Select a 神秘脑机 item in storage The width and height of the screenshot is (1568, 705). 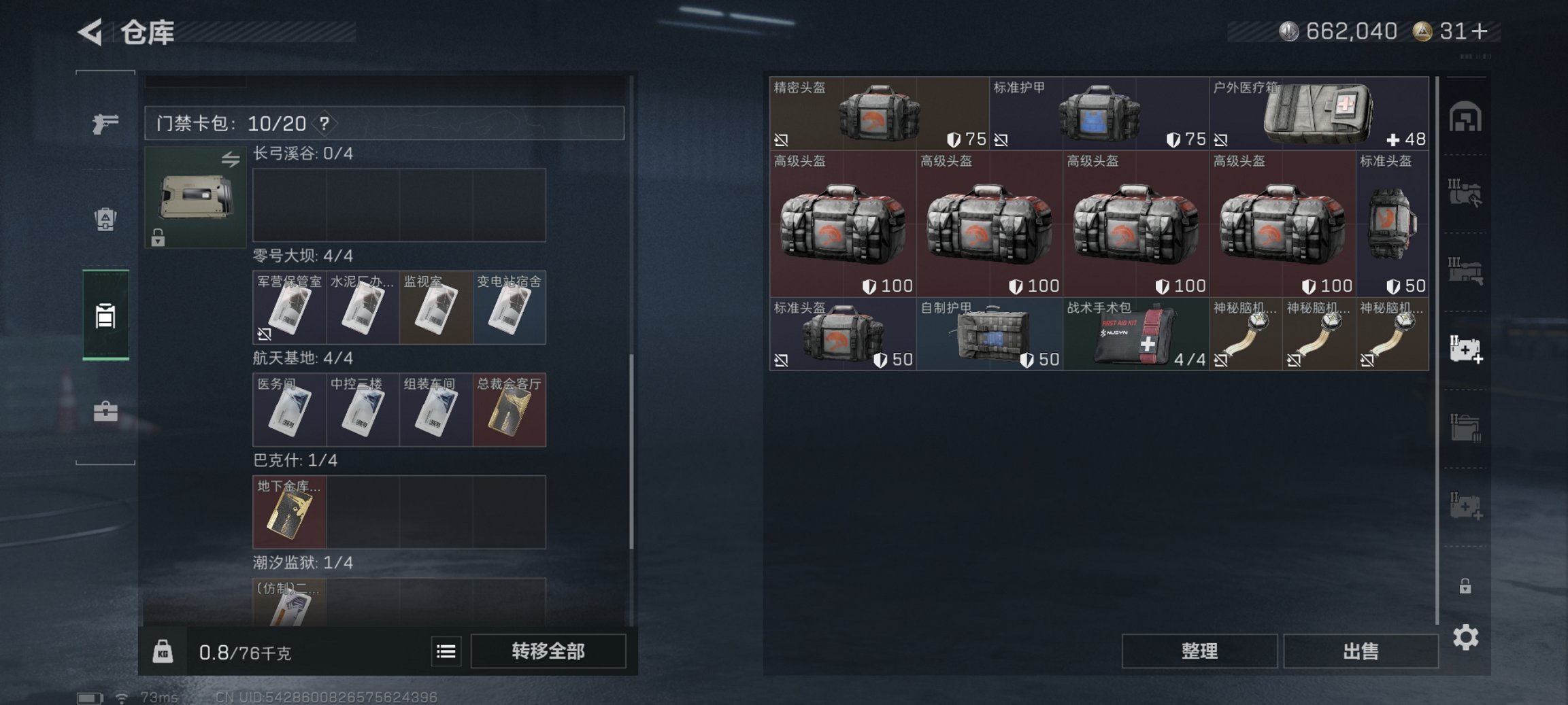click(x=1244, y=336)
